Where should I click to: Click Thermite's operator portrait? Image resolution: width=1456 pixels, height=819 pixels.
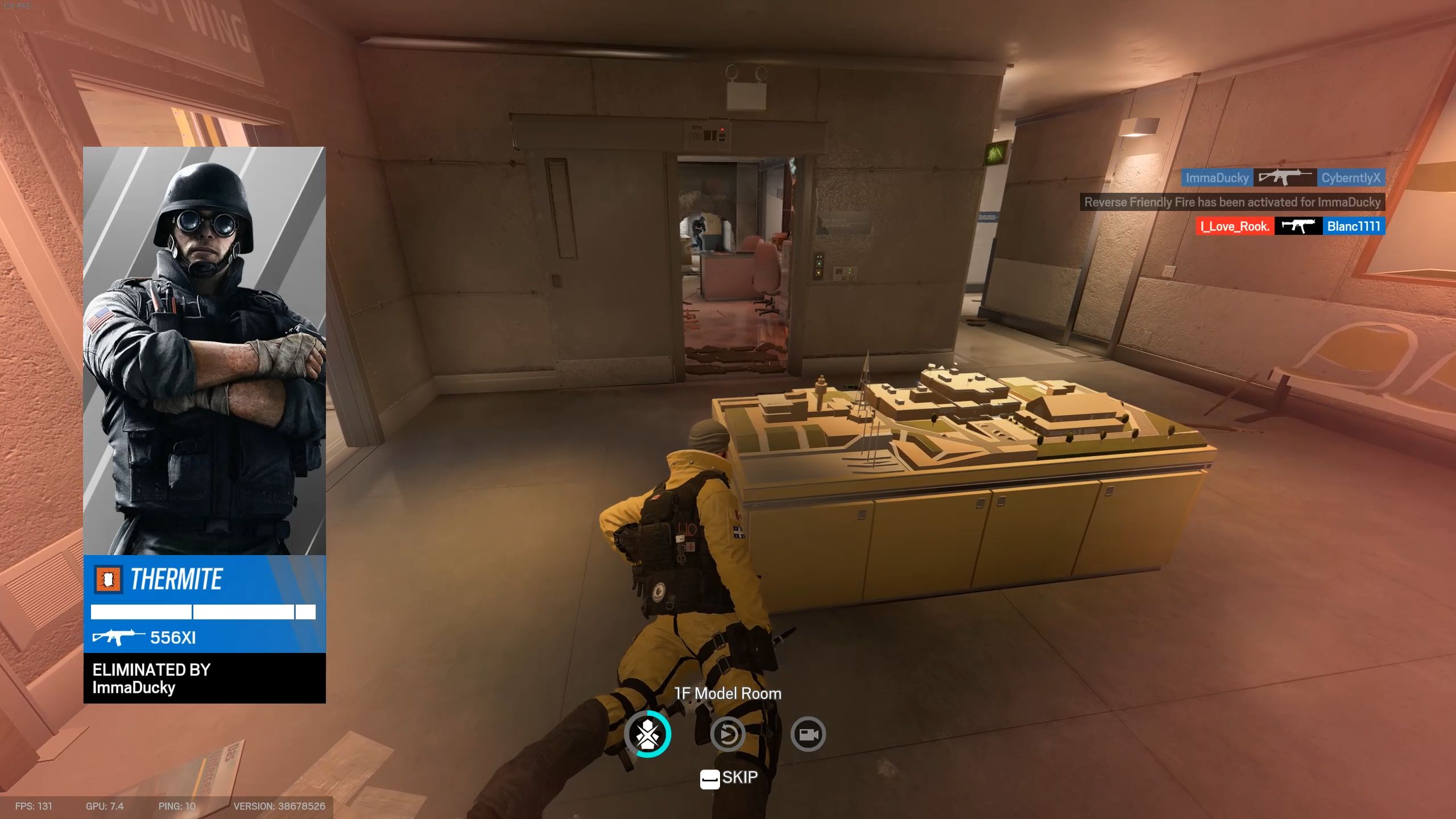pos(205,353)
